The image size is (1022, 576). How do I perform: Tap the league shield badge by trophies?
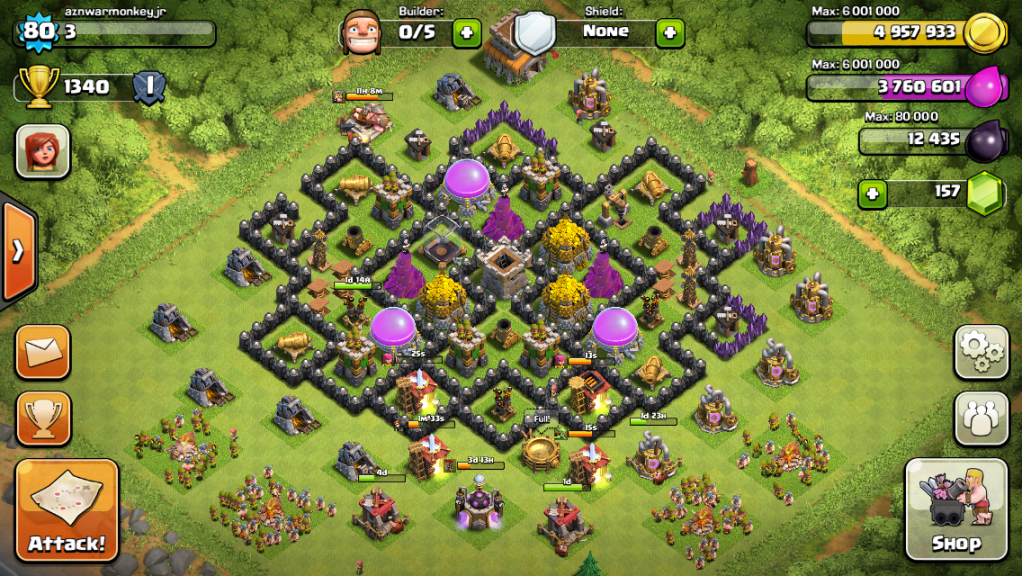click(x=149, y=87)
